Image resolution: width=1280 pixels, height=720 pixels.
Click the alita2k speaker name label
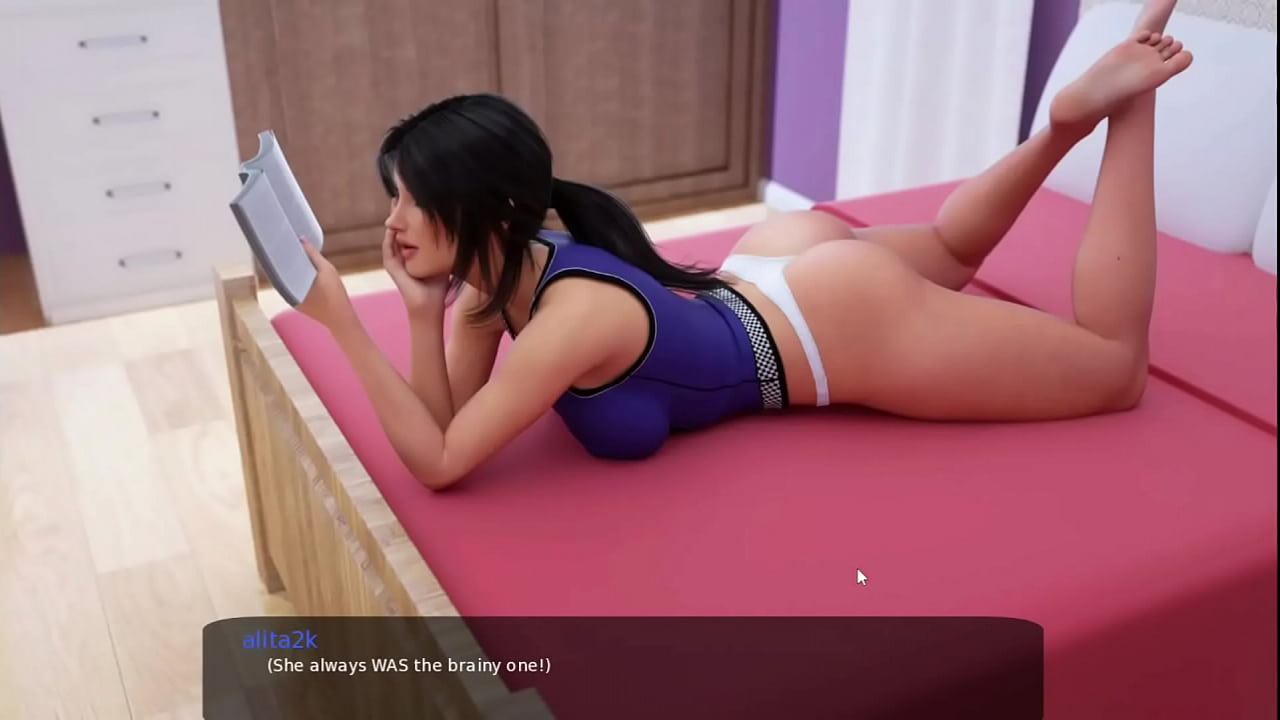[279, 640]
